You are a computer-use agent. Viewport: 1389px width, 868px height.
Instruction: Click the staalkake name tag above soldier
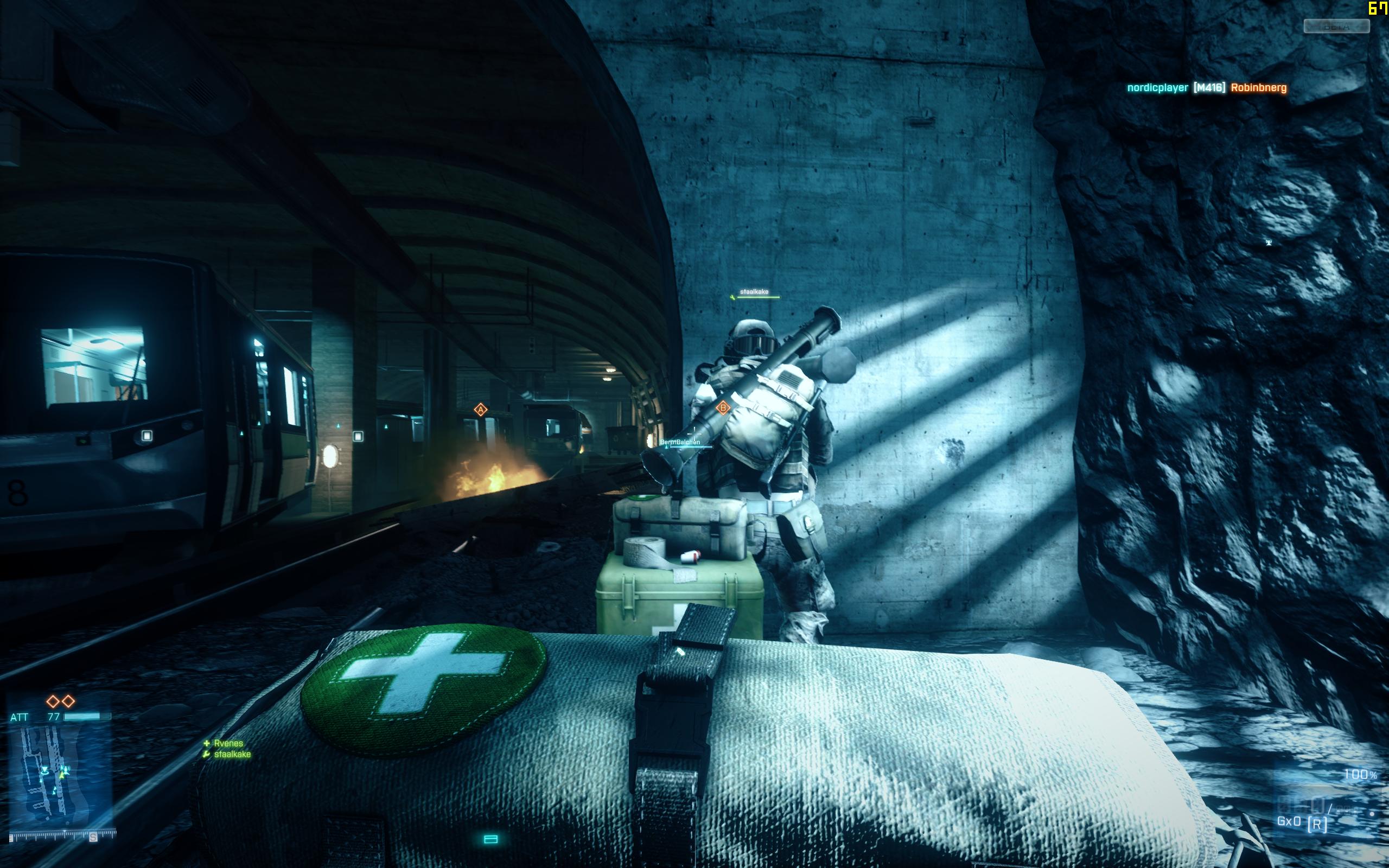pyautogui.click(x=754, y=292)
